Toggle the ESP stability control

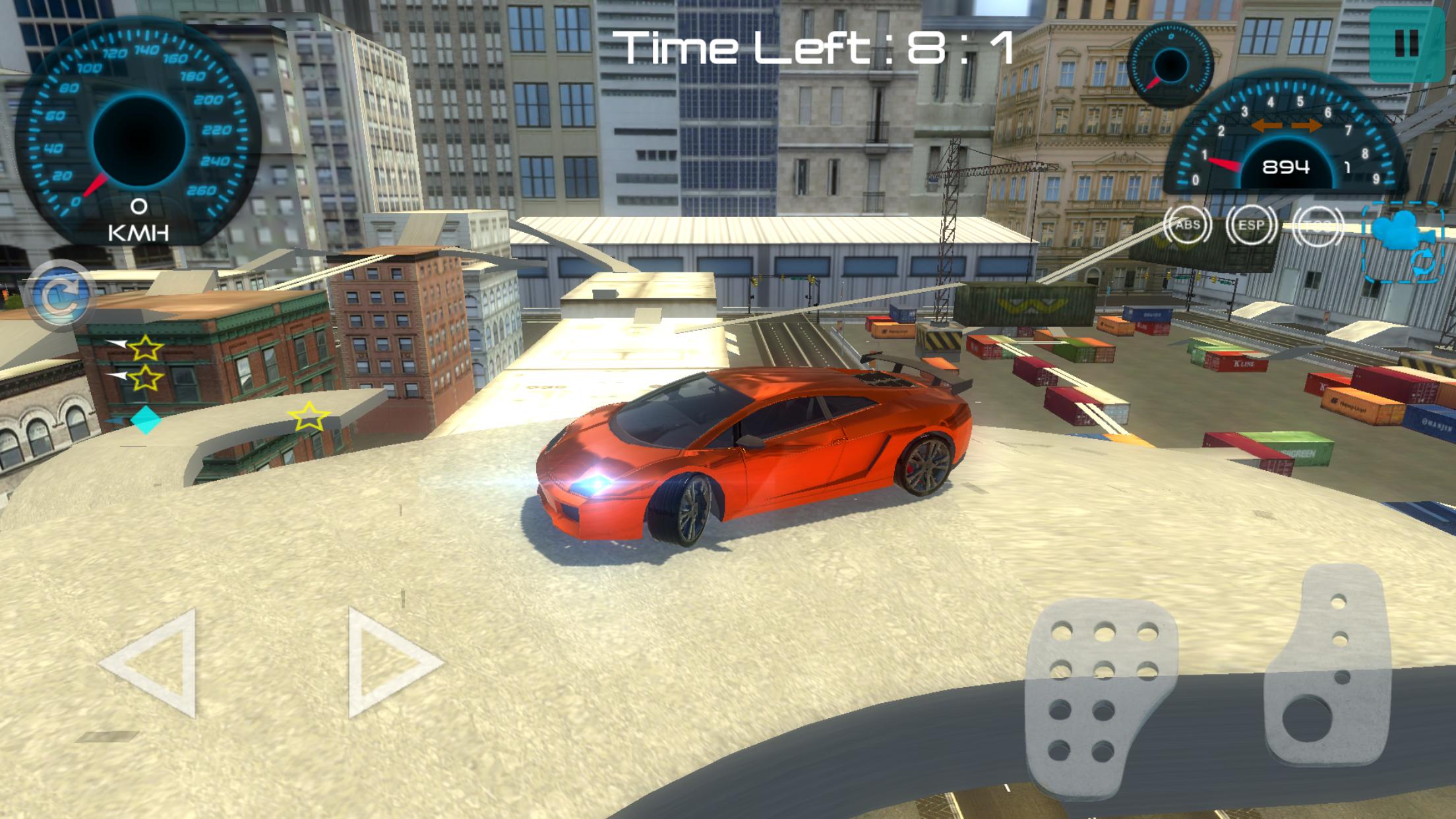1252,224
